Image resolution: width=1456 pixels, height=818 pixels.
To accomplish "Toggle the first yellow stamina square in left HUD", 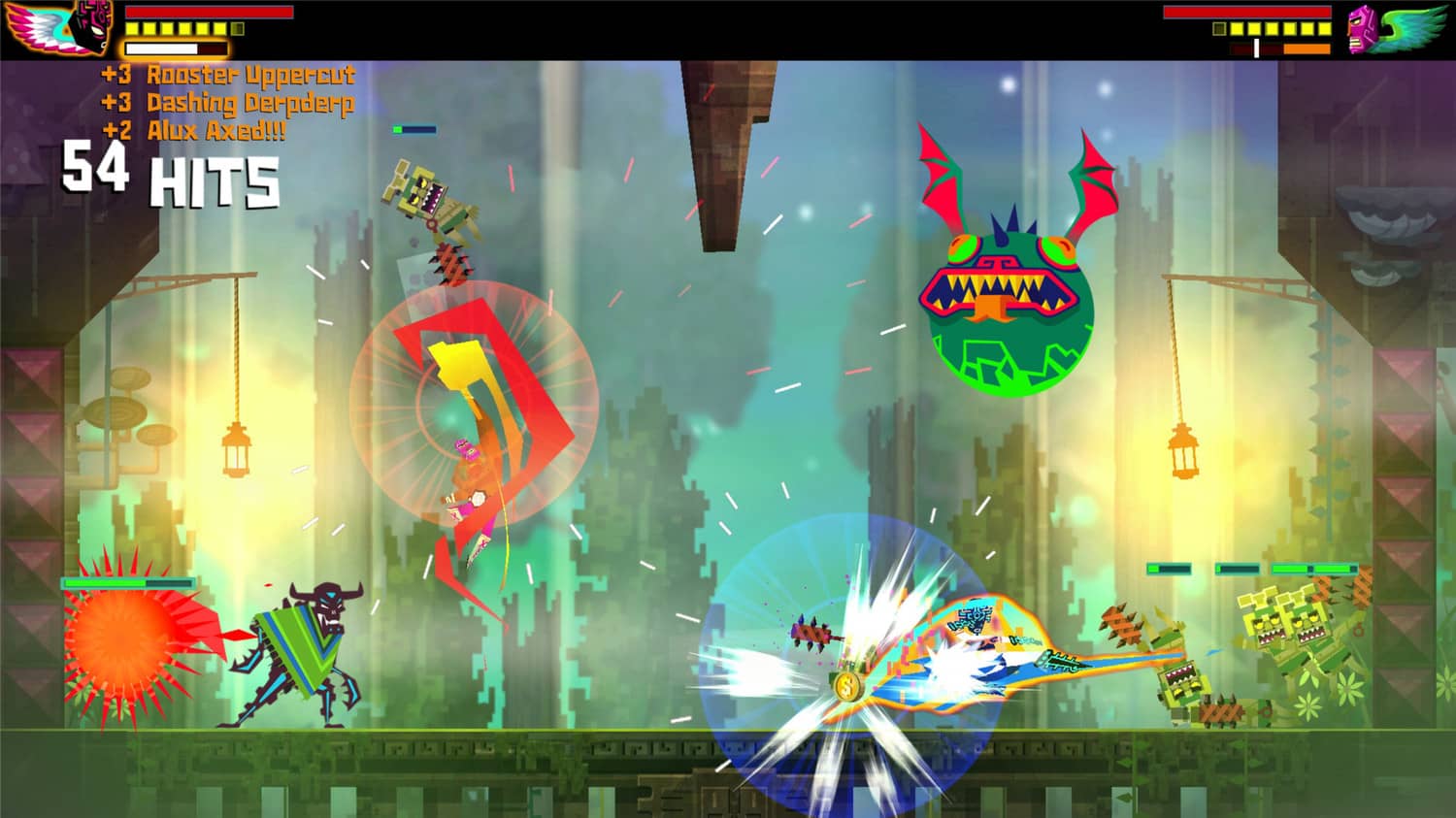I will [x=133, y=28].
